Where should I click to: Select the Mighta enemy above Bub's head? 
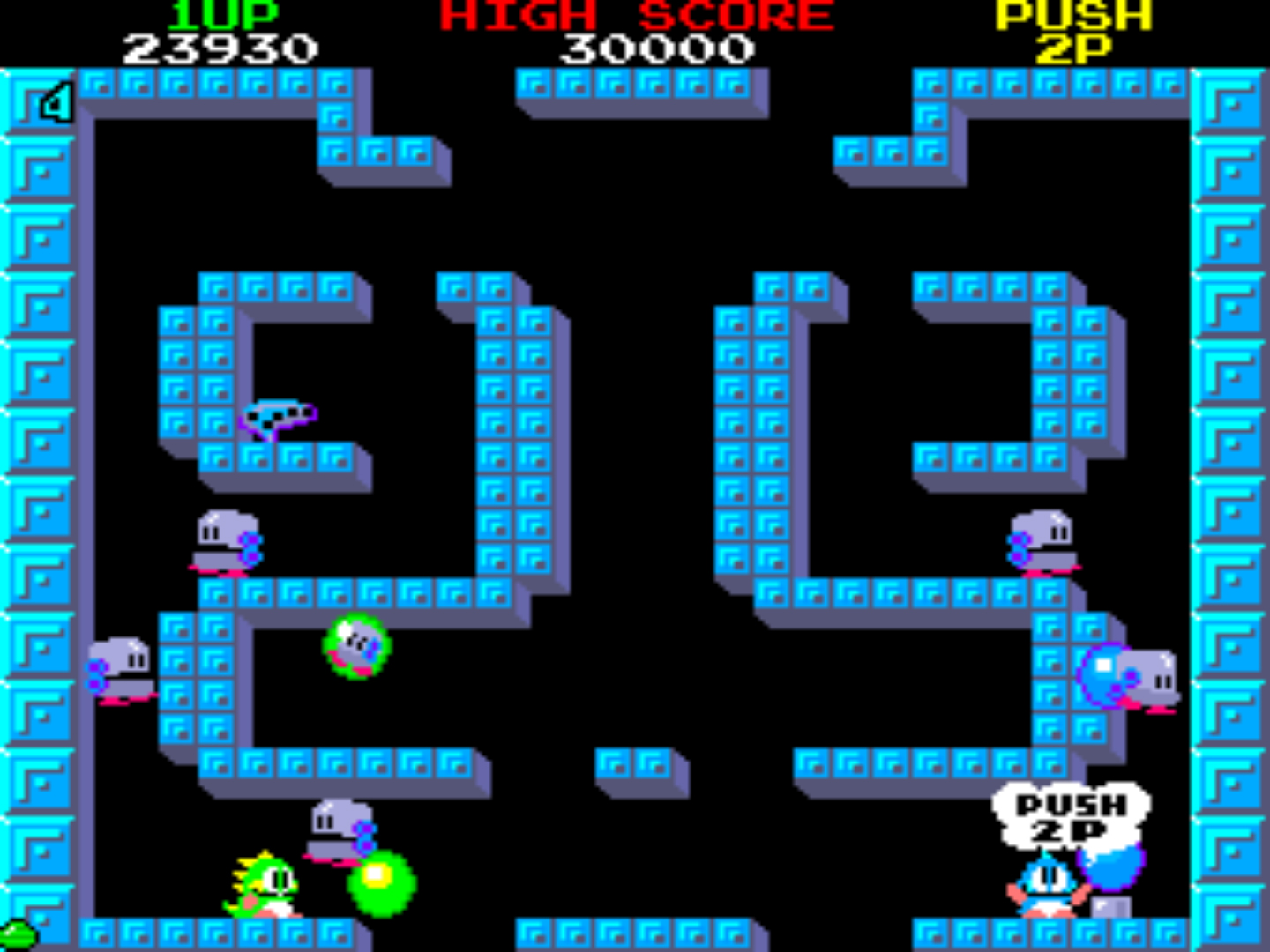point(340,824)
